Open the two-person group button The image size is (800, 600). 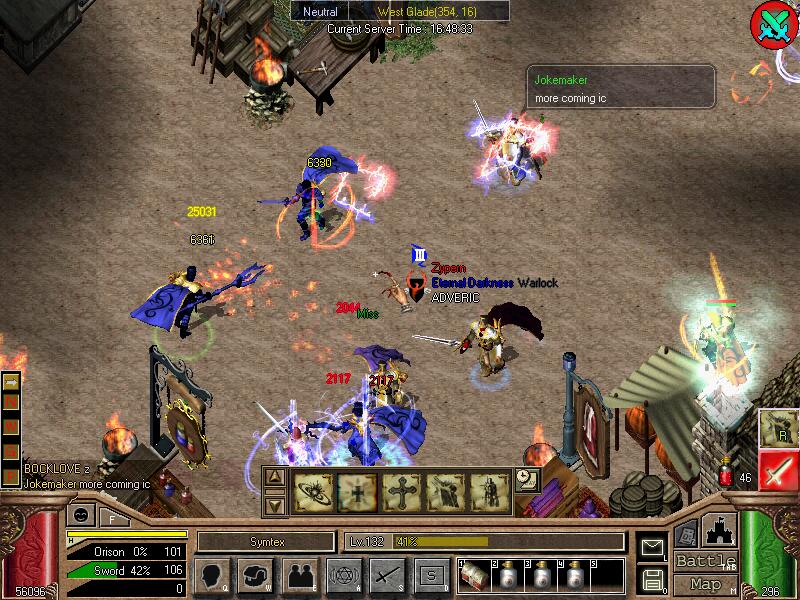click(299, 576)
